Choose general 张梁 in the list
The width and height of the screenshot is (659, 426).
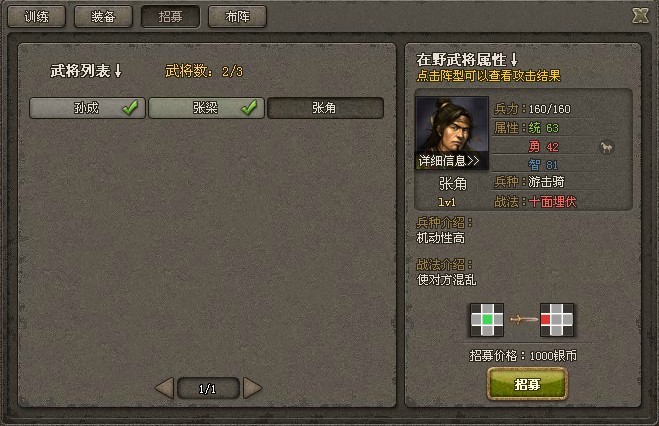tap(207, 108)
